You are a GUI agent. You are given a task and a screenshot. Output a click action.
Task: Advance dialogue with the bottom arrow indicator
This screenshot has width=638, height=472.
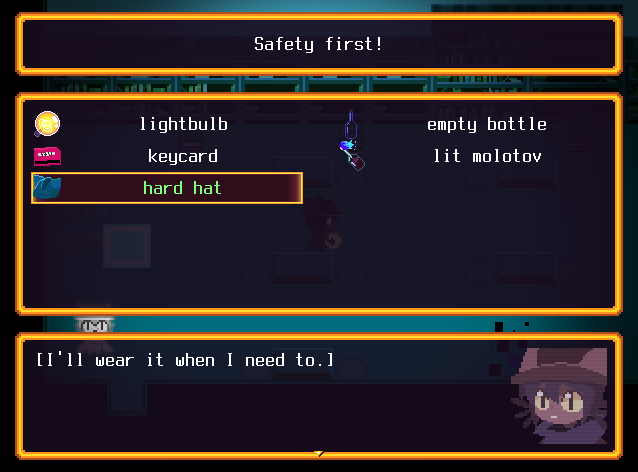(319, 454)
